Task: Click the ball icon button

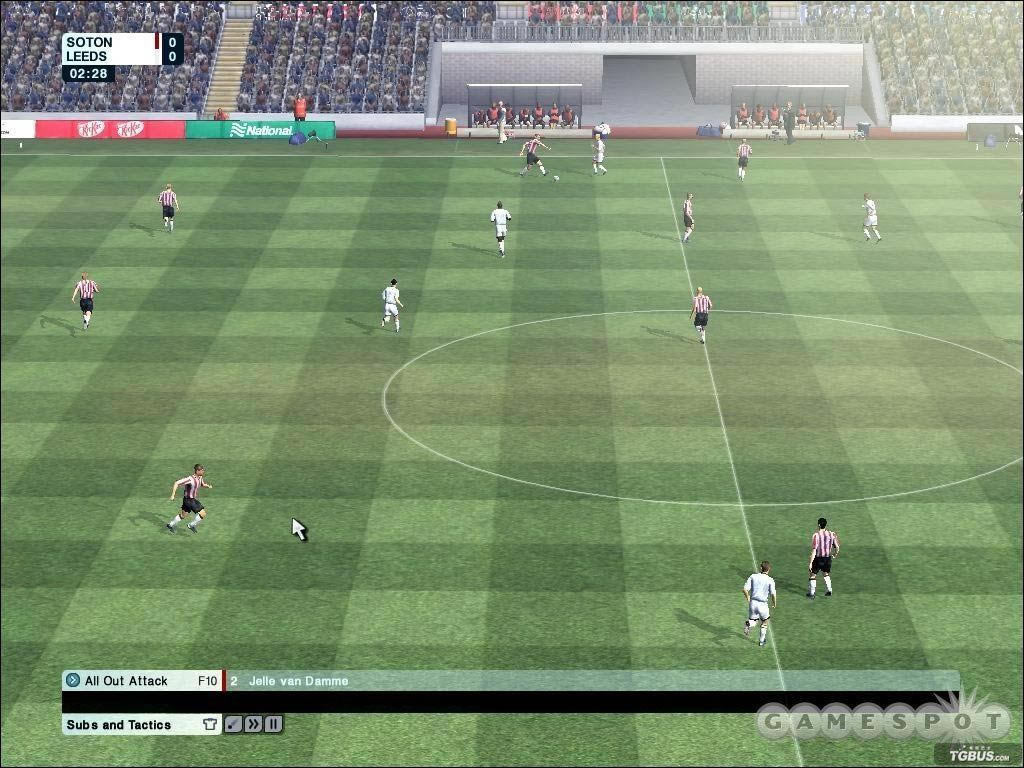Action: [233, 725]
